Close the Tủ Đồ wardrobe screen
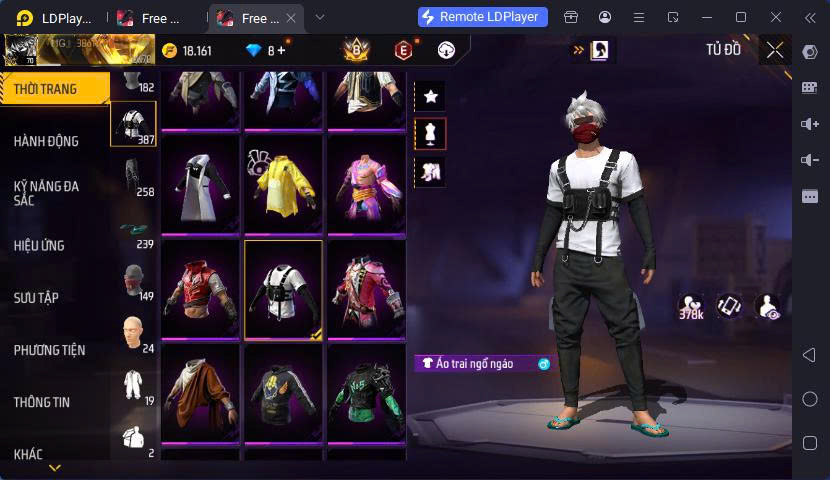Screen dimensions: 830x480 tap(775, 49)
